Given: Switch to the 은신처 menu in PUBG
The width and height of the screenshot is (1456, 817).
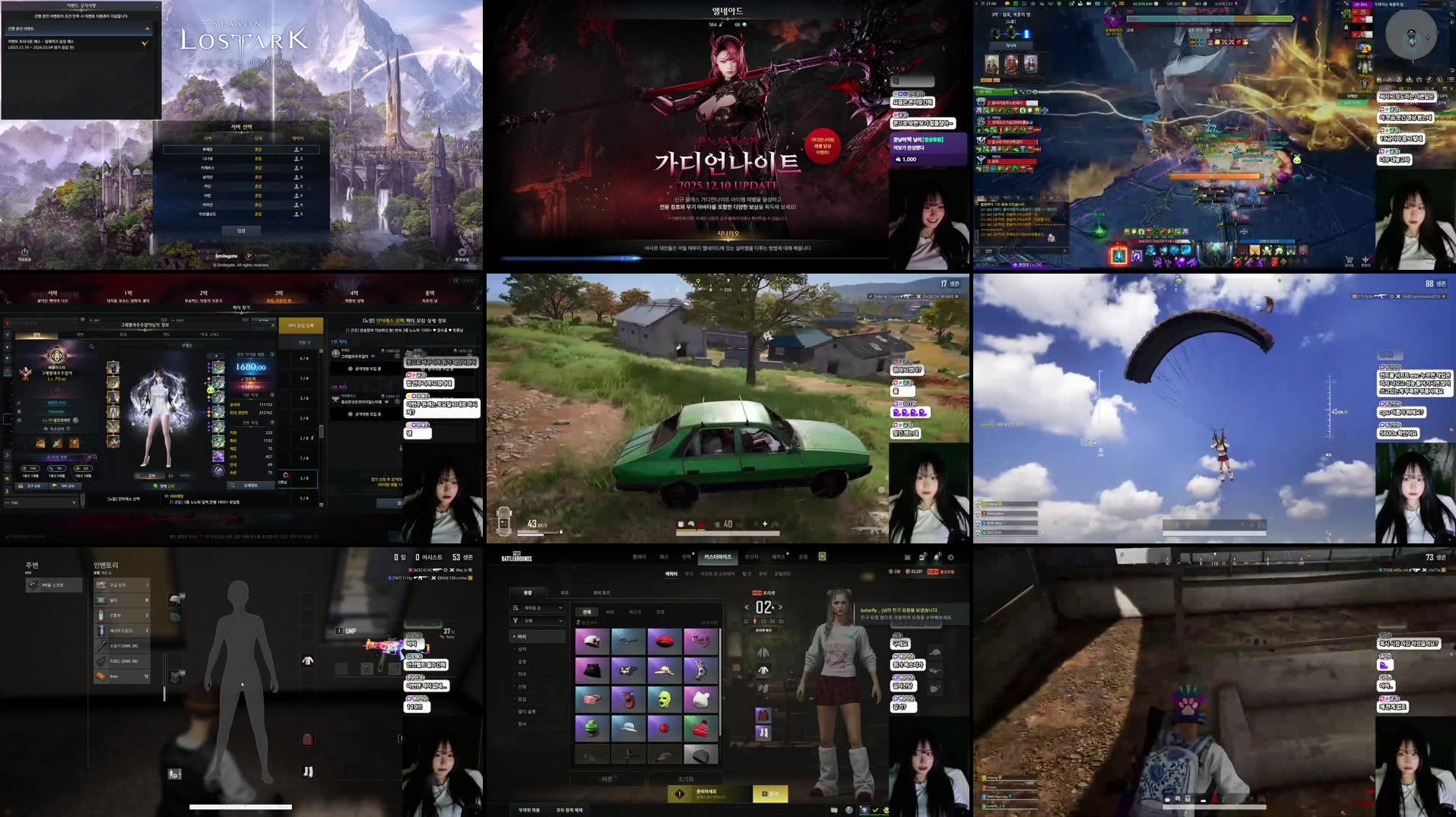Looking at the screenshot, I should (753, 557).
